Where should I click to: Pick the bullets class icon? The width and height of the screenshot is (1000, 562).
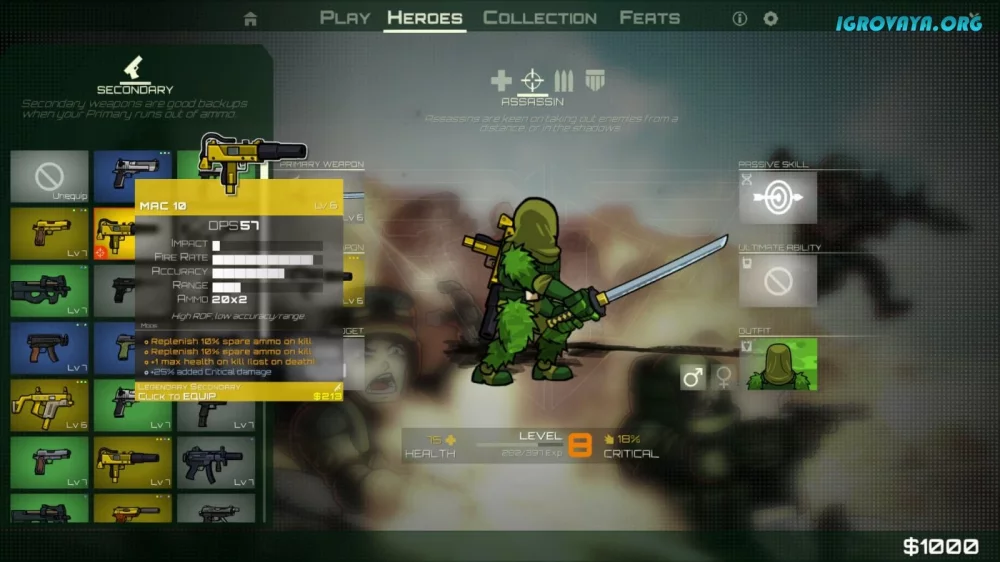(564, 81)
